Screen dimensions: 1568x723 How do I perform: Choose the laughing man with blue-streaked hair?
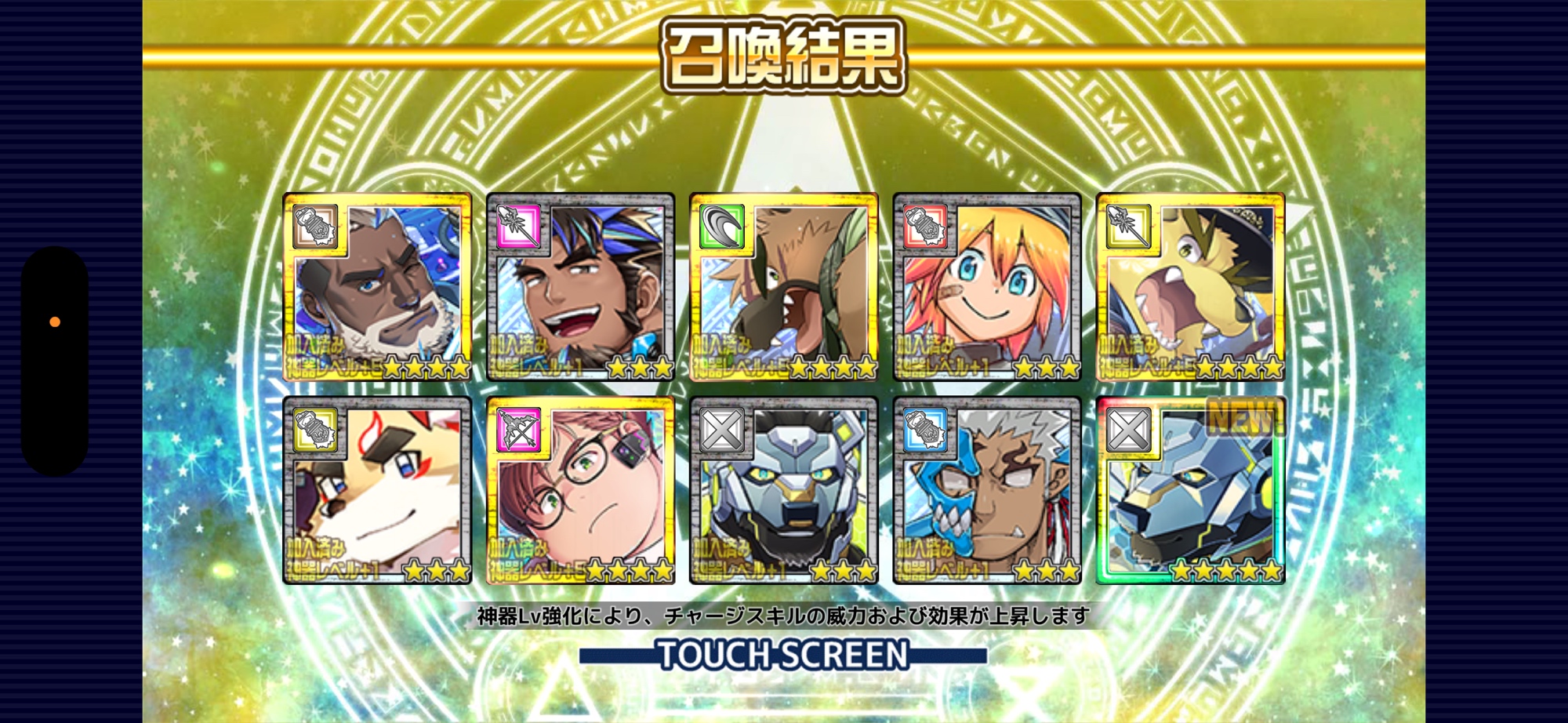[x=580, y=287]
